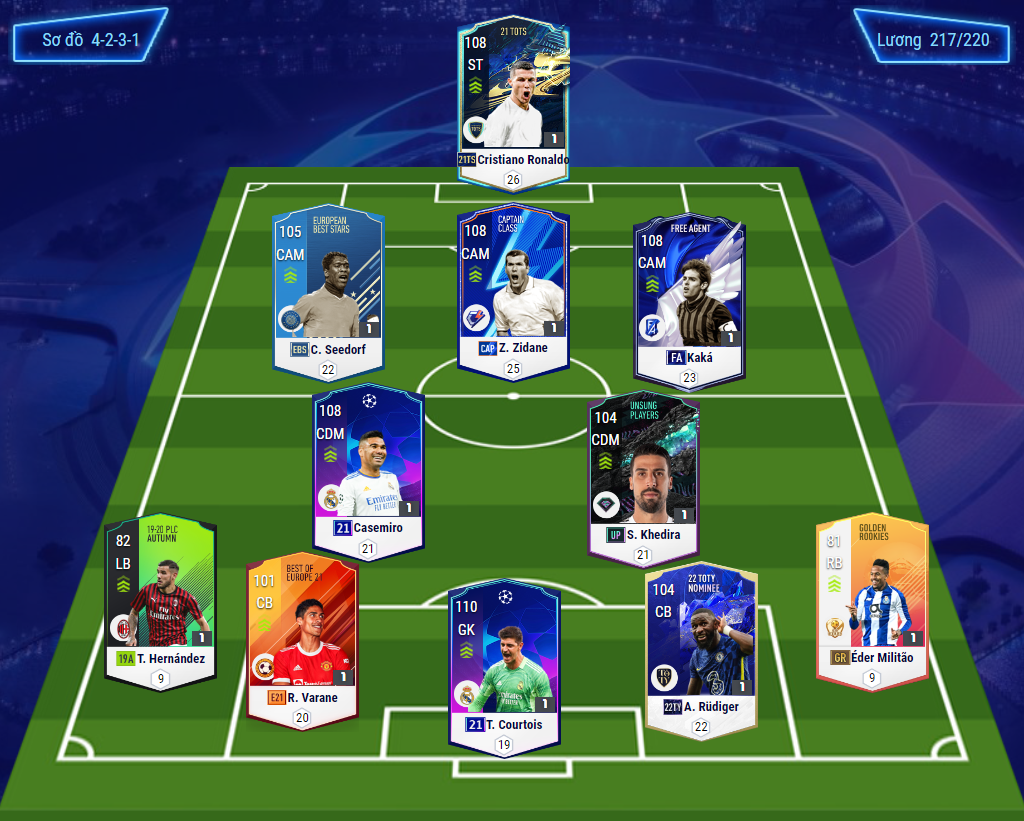The image size is (1024, 821).
Task: Open the 4-2-3-1 formation selector
Action: 90,37
